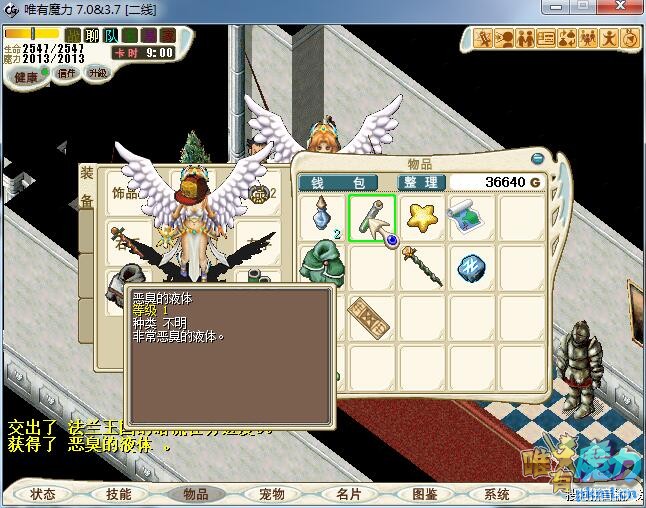
Task: Select the green robe item
Action: click(x=322, y=266)
